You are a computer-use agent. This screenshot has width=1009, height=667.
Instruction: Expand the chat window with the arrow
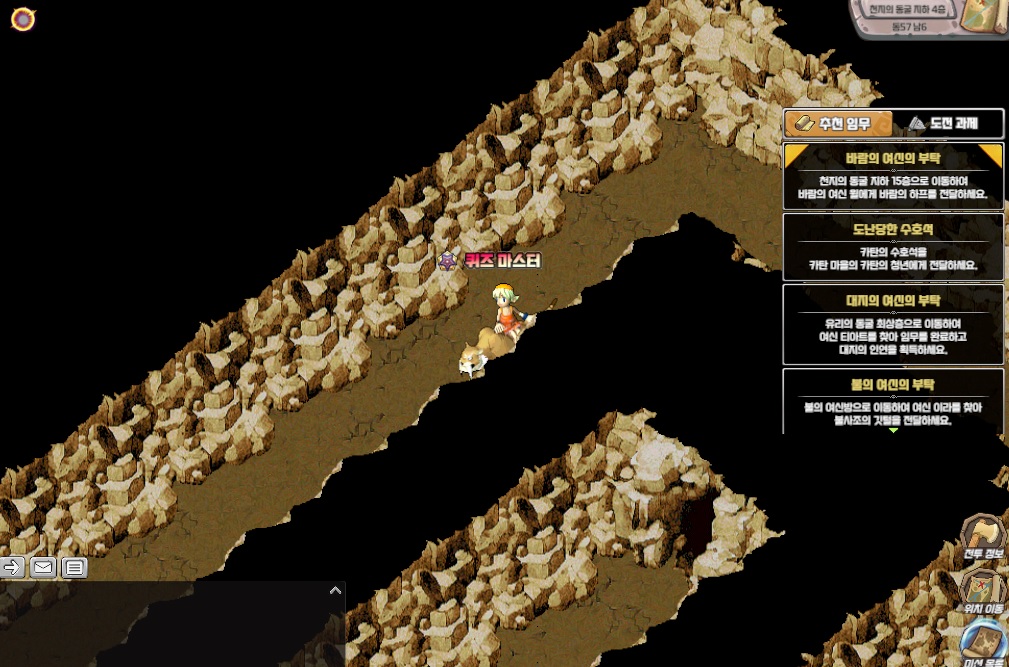click(335, 591)
